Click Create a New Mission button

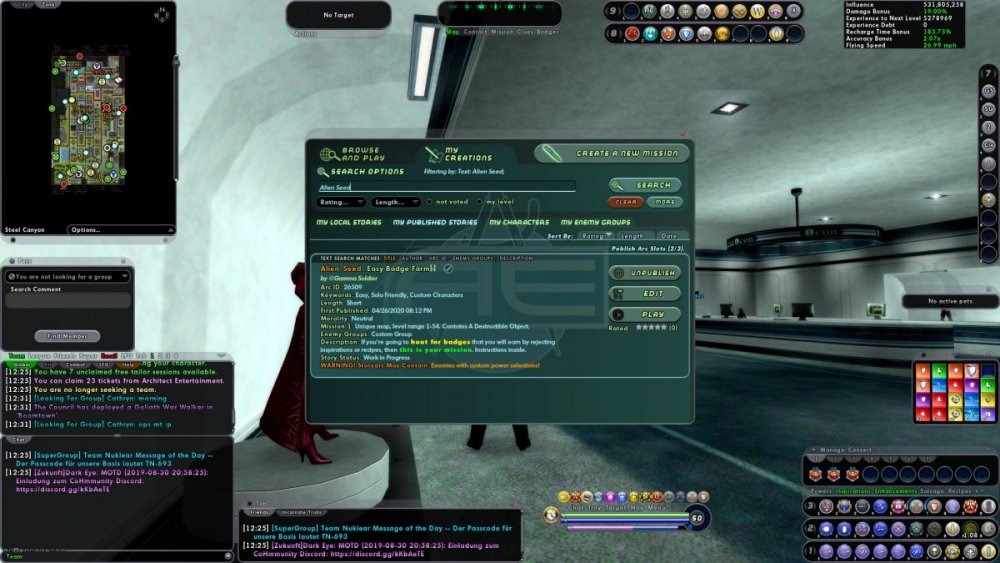pyautogui.click(x=613, y=154)
